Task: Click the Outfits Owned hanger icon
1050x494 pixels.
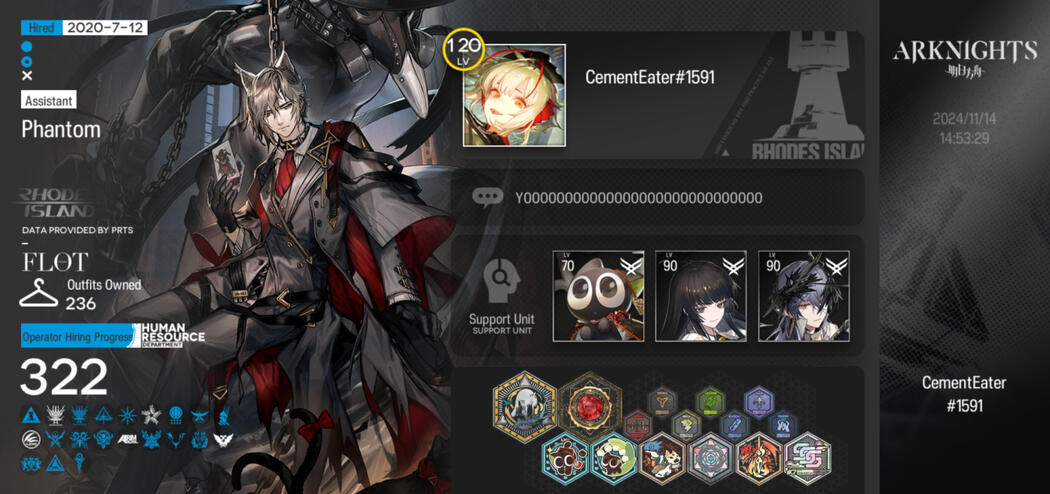Action: 39,294
